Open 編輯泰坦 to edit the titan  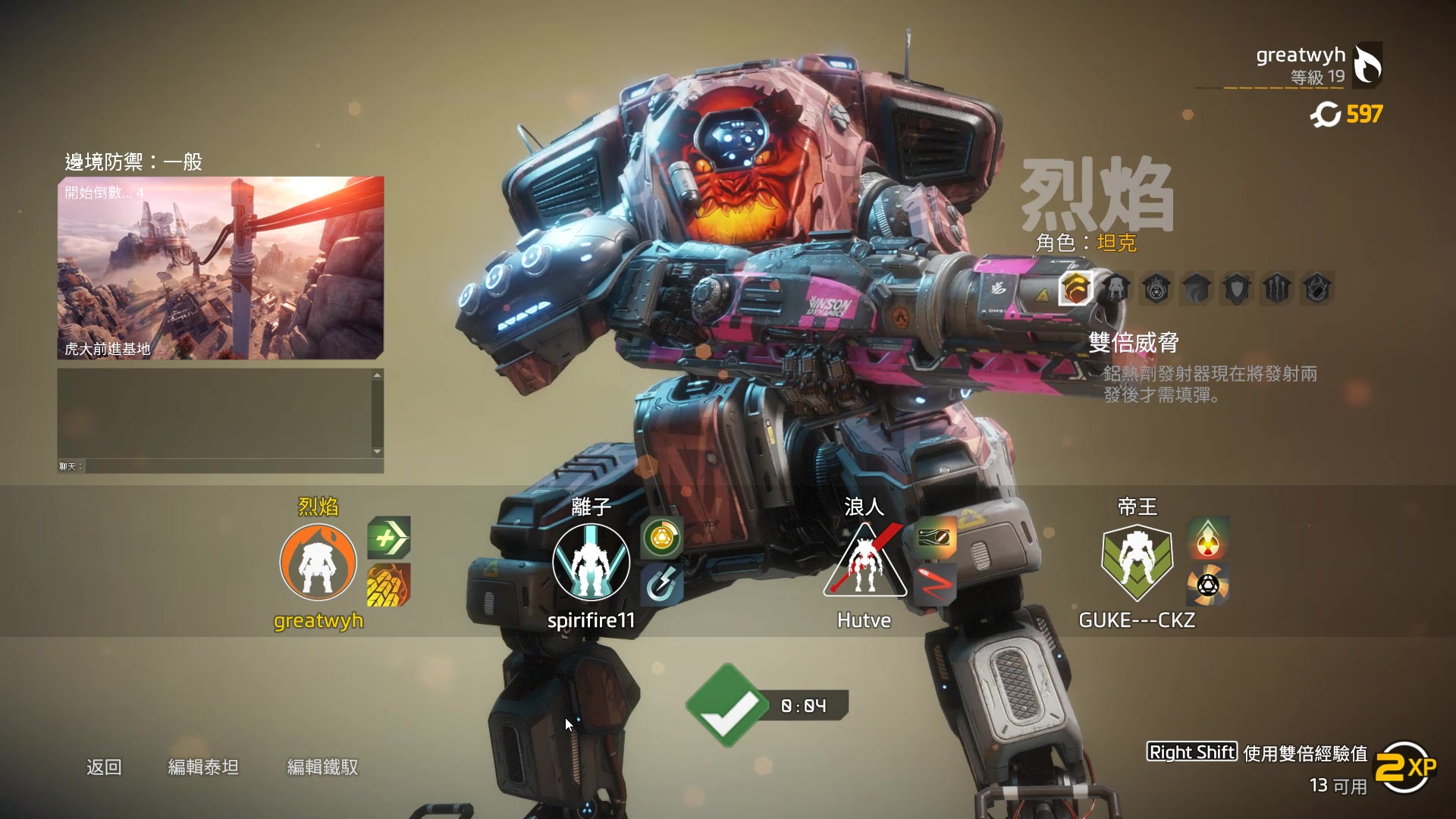[203, 767]
